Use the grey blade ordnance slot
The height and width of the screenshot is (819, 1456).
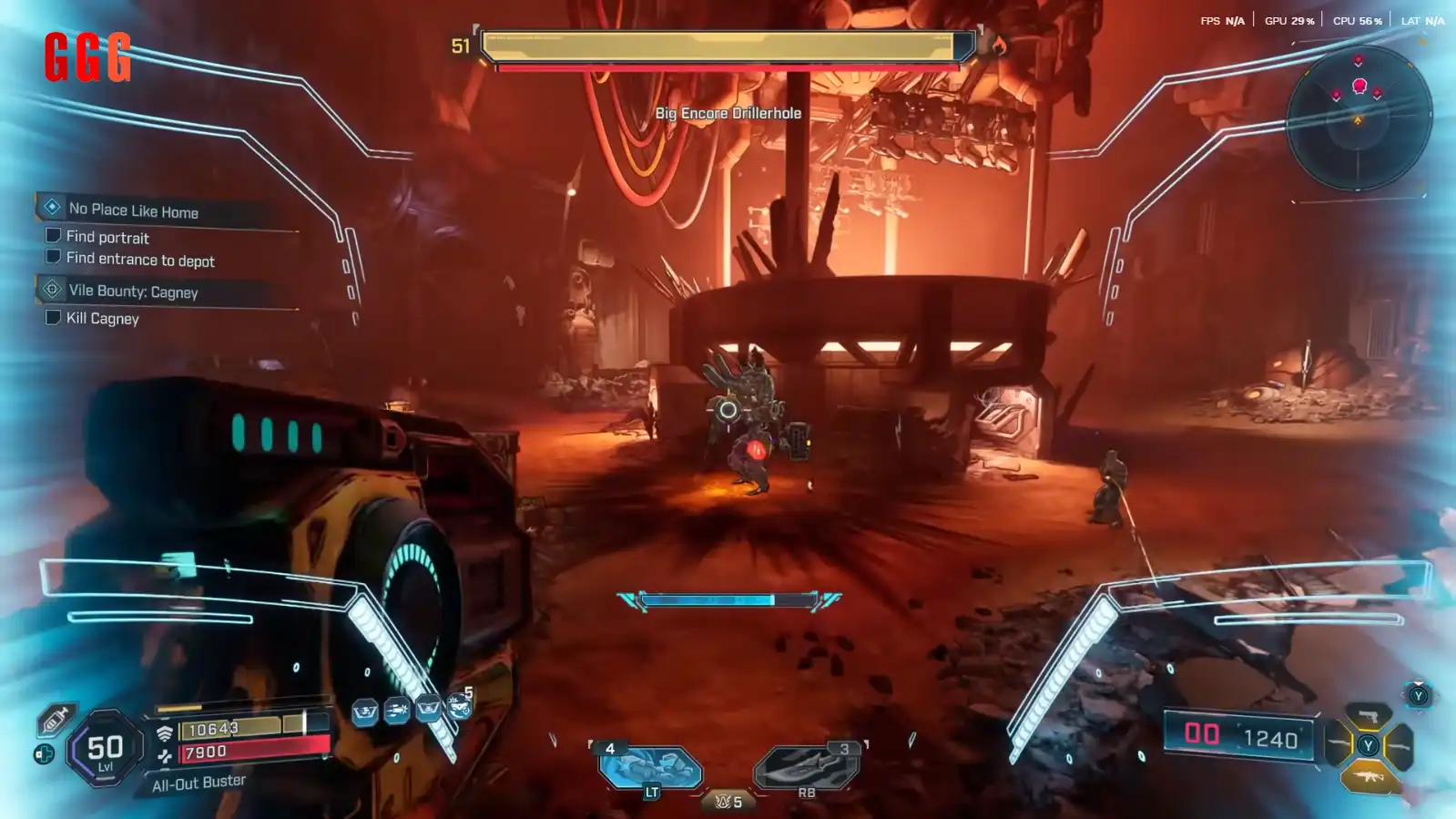[x=807, y=767]
